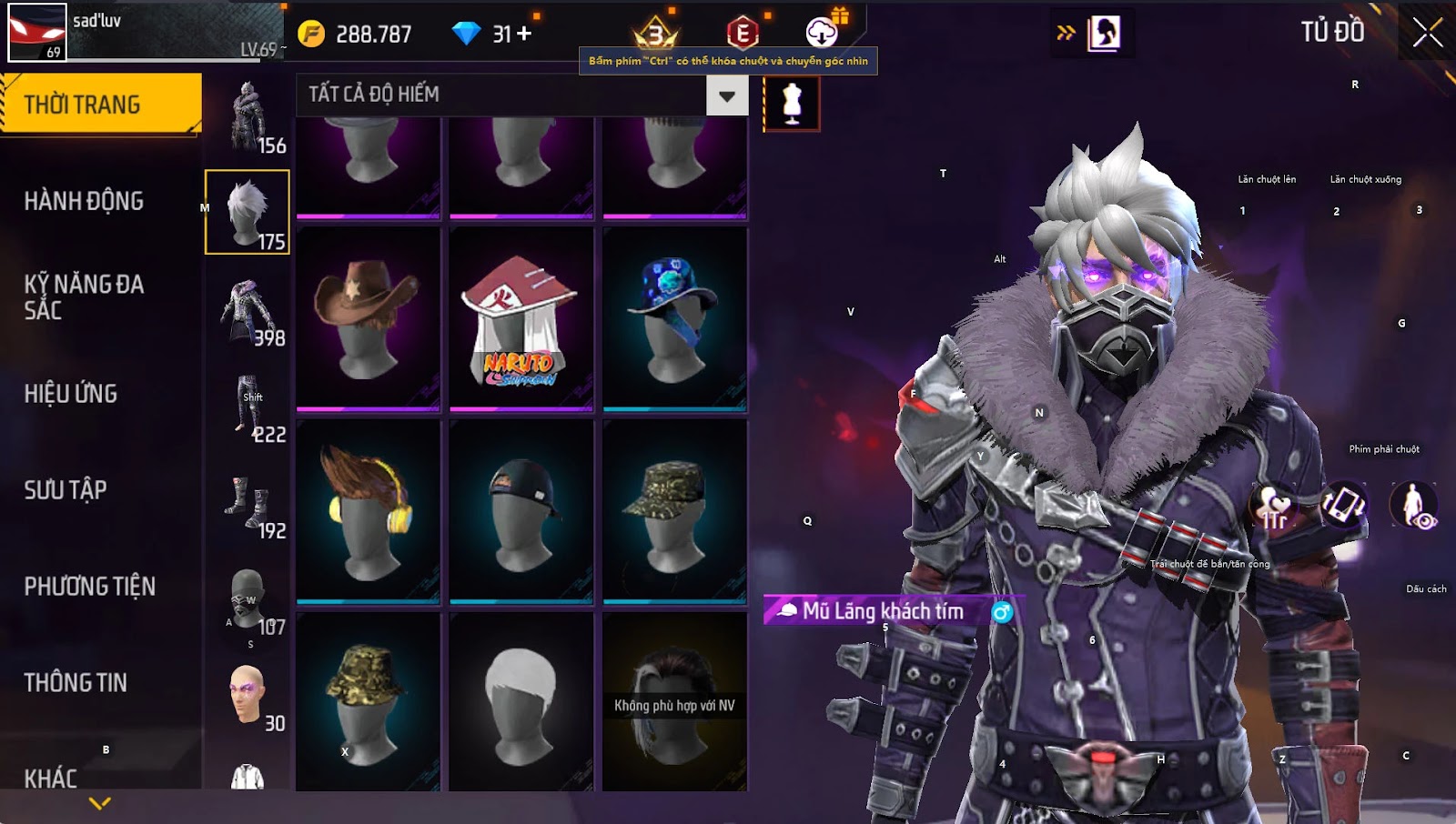Click the mannequin outfit preview icon
This screenshot has width=1456, height=824.
pos(792,103)
